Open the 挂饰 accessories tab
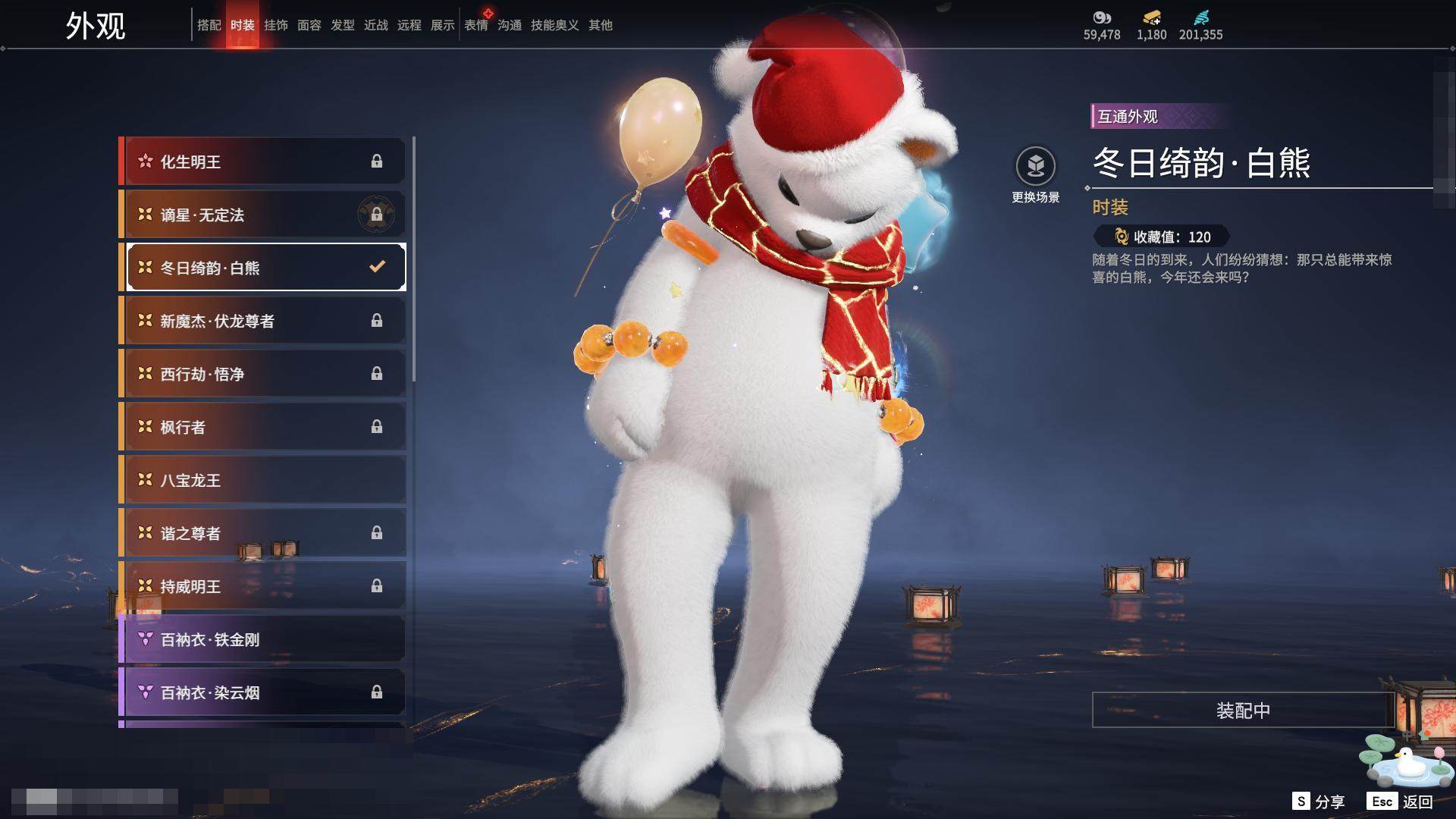This screenshot has width=1456, height=819. 275,25
